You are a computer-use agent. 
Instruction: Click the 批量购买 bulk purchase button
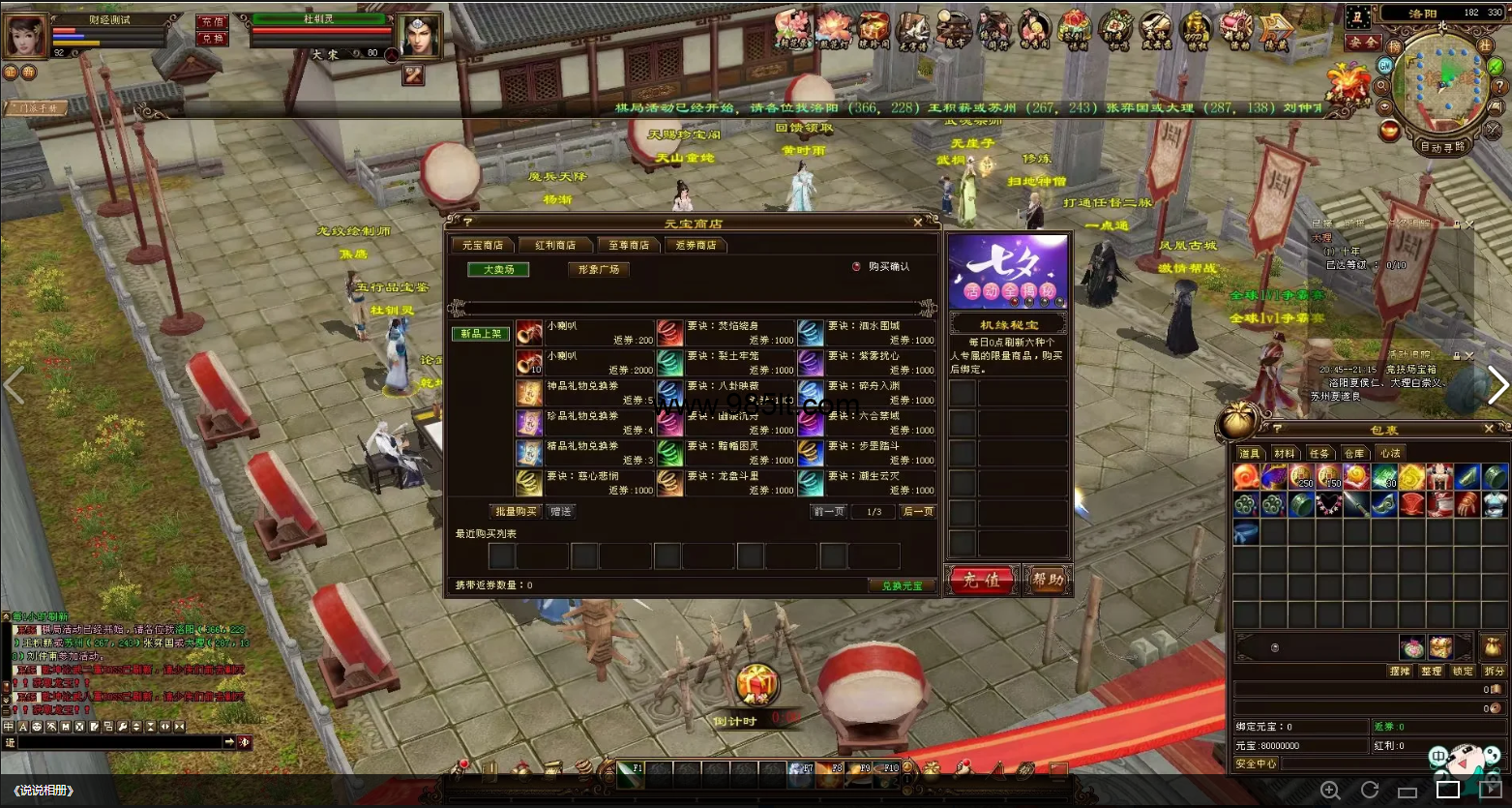(x=515, y=511)
